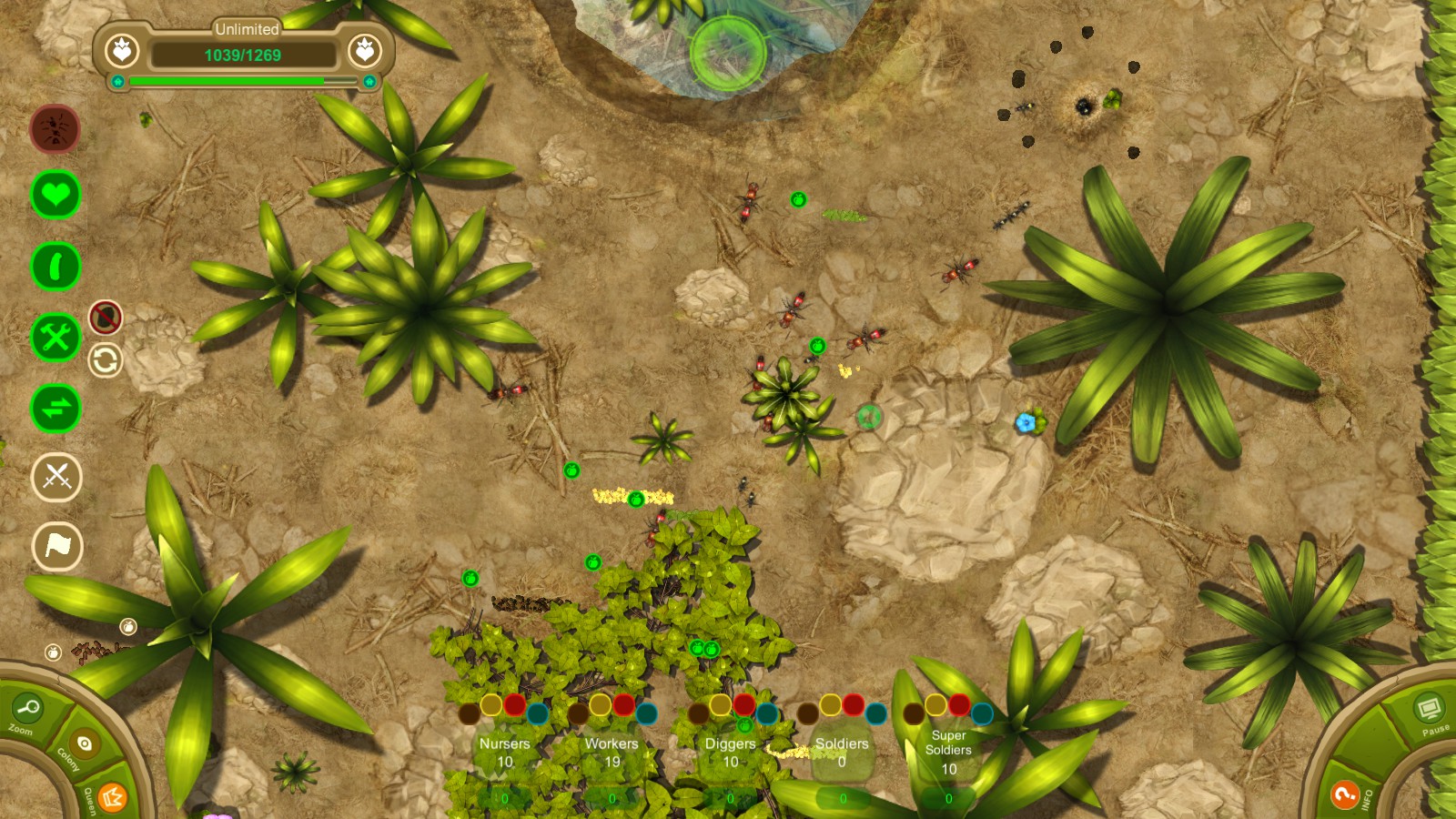
Task: Select the green larva icon button
Action: tap(56, 267)
